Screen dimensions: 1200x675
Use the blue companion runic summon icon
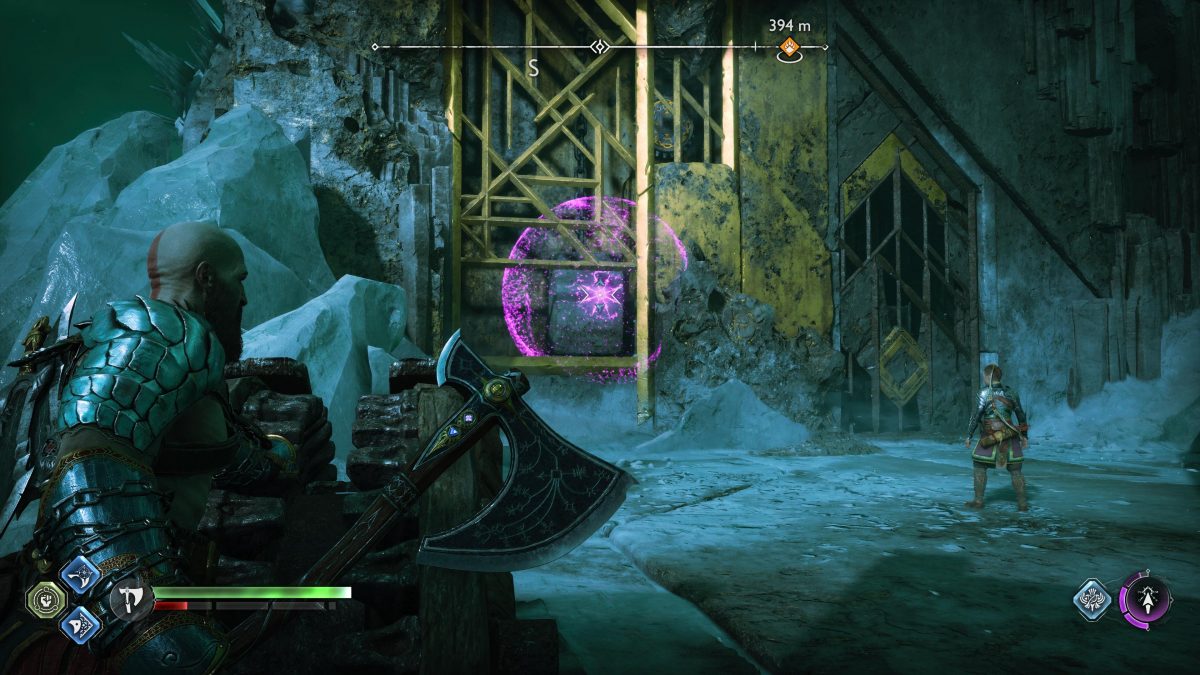click(x=1092, y=600)
